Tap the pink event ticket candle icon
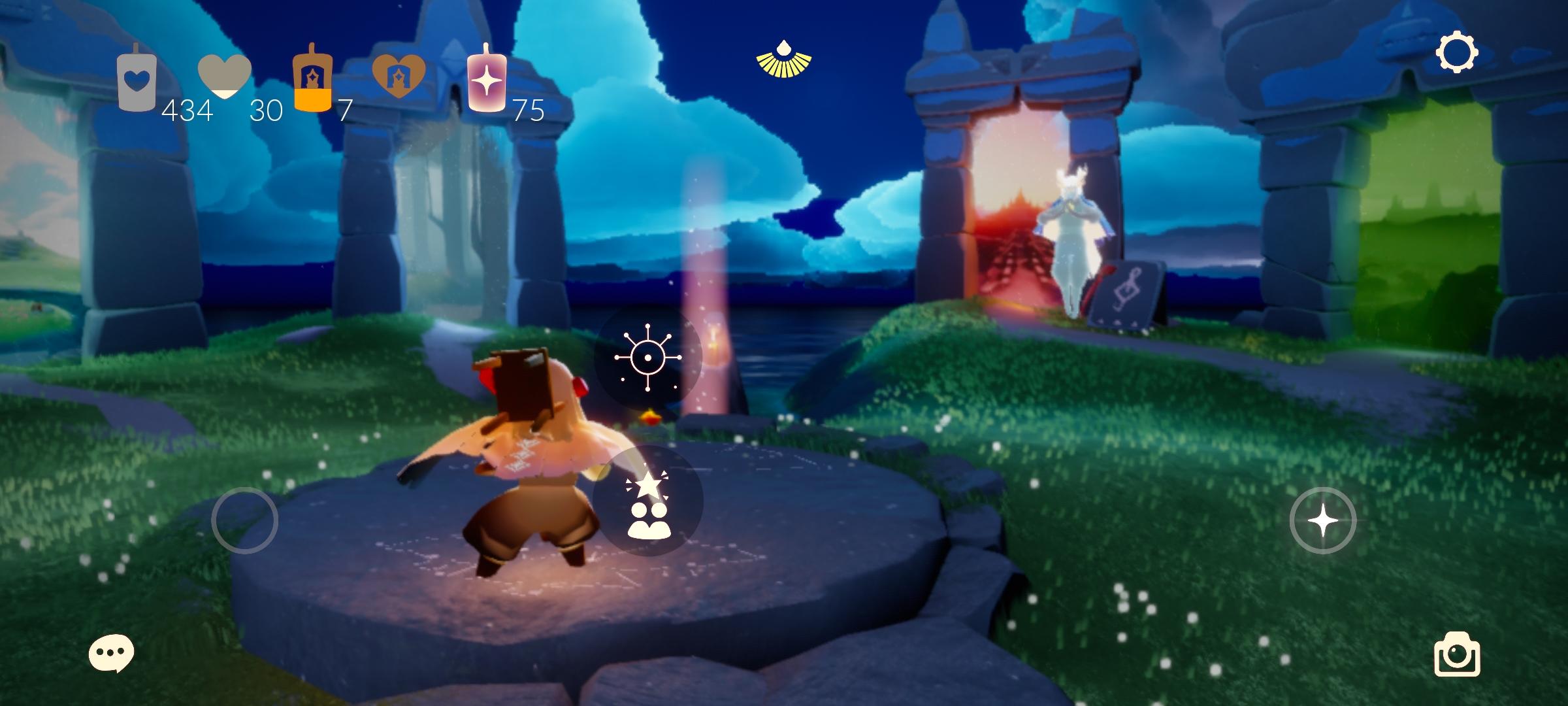Viewport: 1568px width, 706px height. click(x=487, y=78)
